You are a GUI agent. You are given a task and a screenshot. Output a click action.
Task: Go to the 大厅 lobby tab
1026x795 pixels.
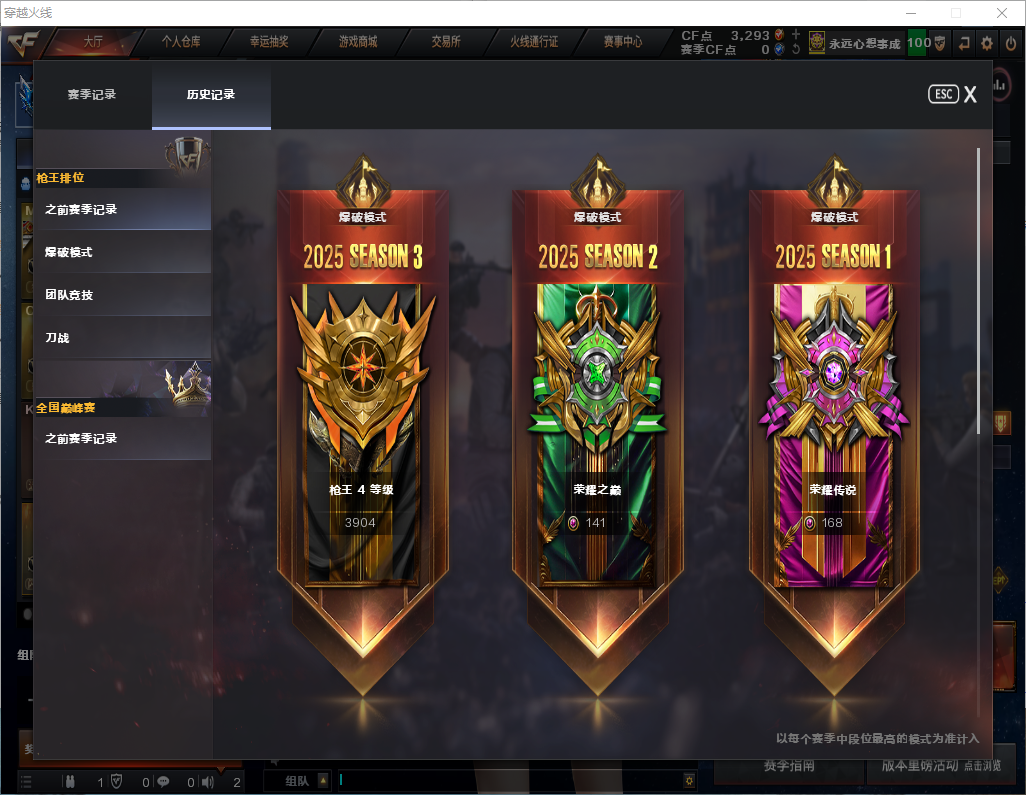point(93,42)
